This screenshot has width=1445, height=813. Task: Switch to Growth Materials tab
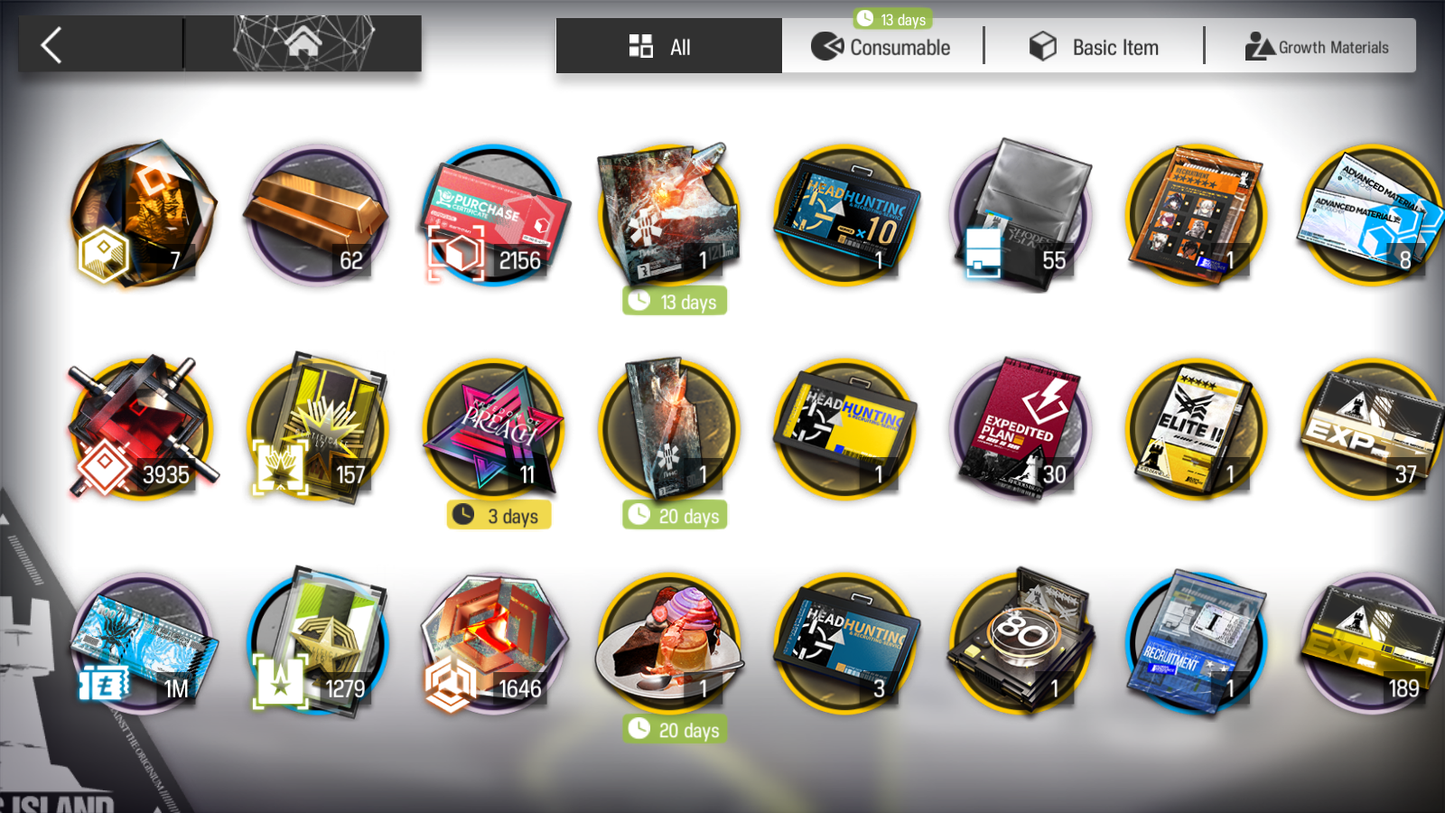(1316, 47)
